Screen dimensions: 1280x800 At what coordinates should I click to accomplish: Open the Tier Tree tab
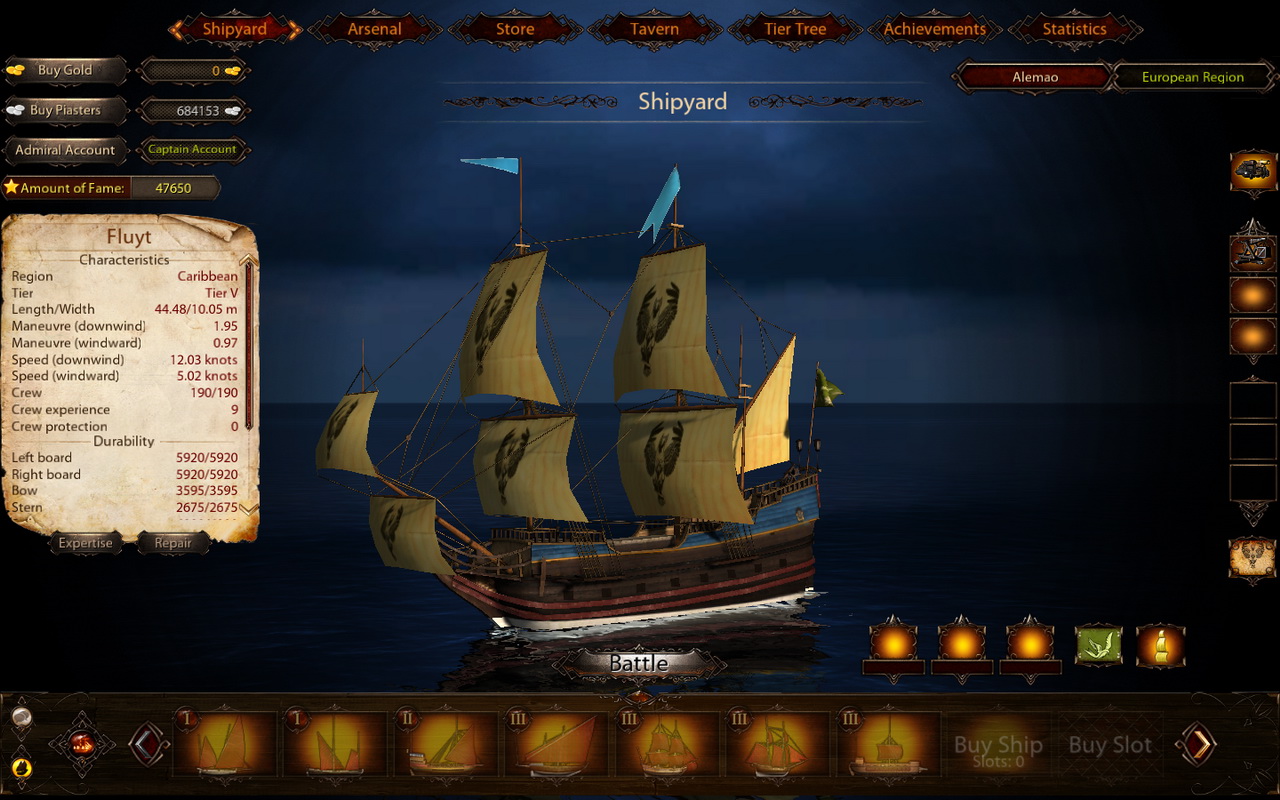(795, 29)
